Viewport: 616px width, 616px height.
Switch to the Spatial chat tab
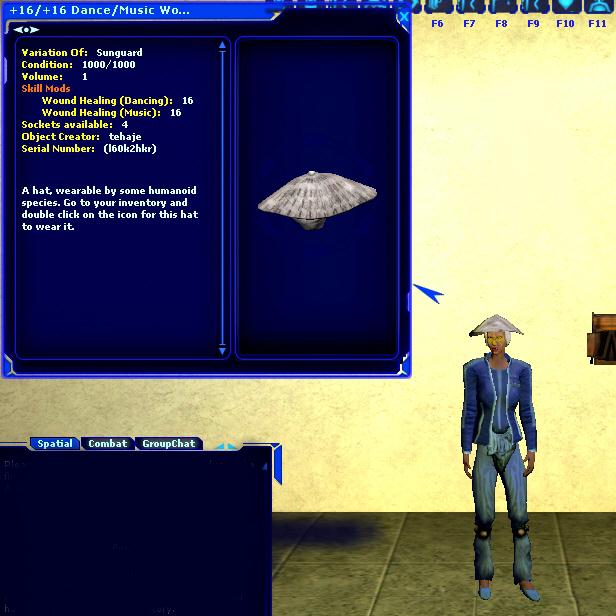tap(54, 443)
